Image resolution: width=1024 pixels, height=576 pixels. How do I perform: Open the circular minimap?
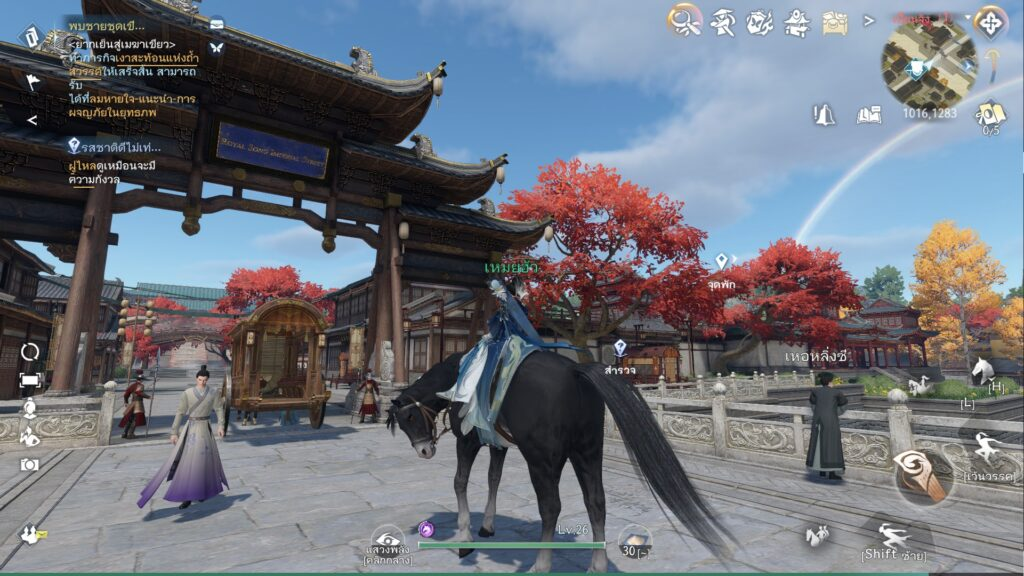pyautogui.click(x=928, y=62)
